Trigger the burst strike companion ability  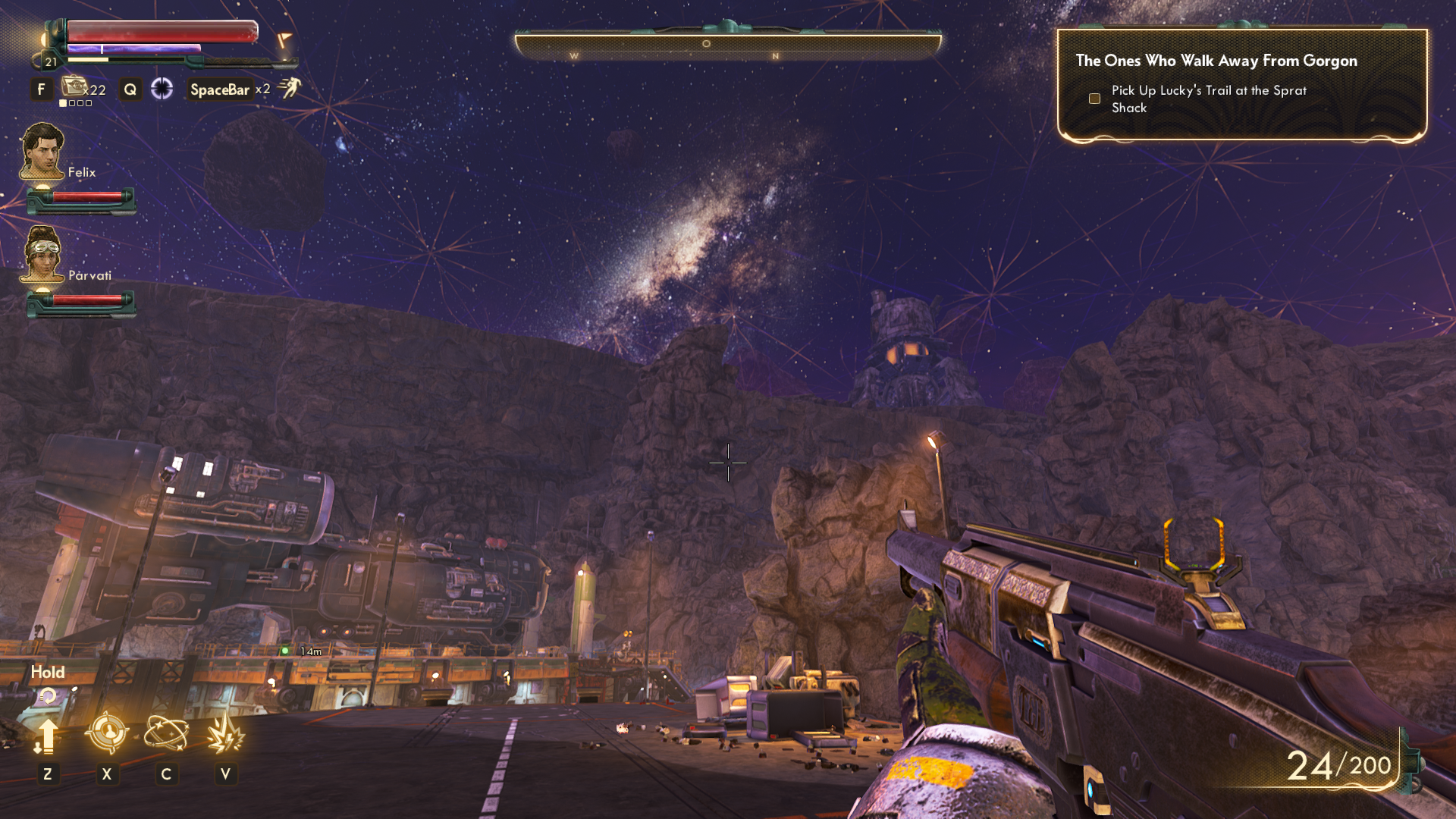(x=225, y=734)
